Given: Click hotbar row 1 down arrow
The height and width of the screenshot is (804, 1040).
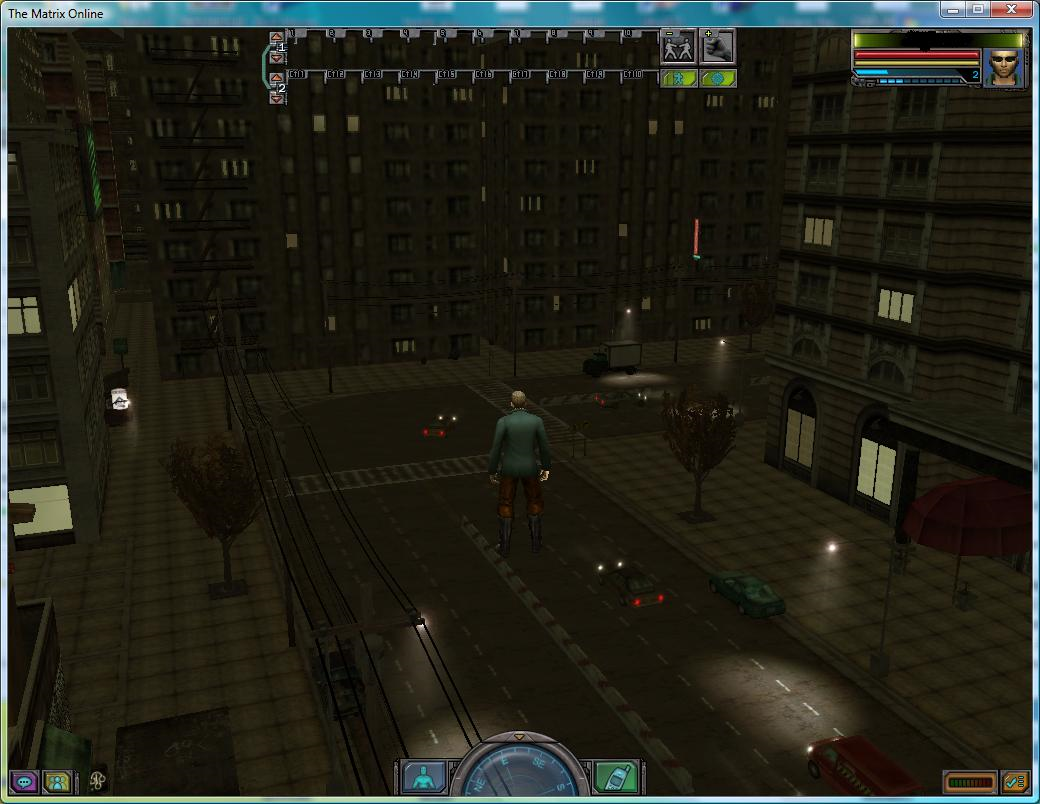Looking at the screenshot, I should [x=277, y=57].
